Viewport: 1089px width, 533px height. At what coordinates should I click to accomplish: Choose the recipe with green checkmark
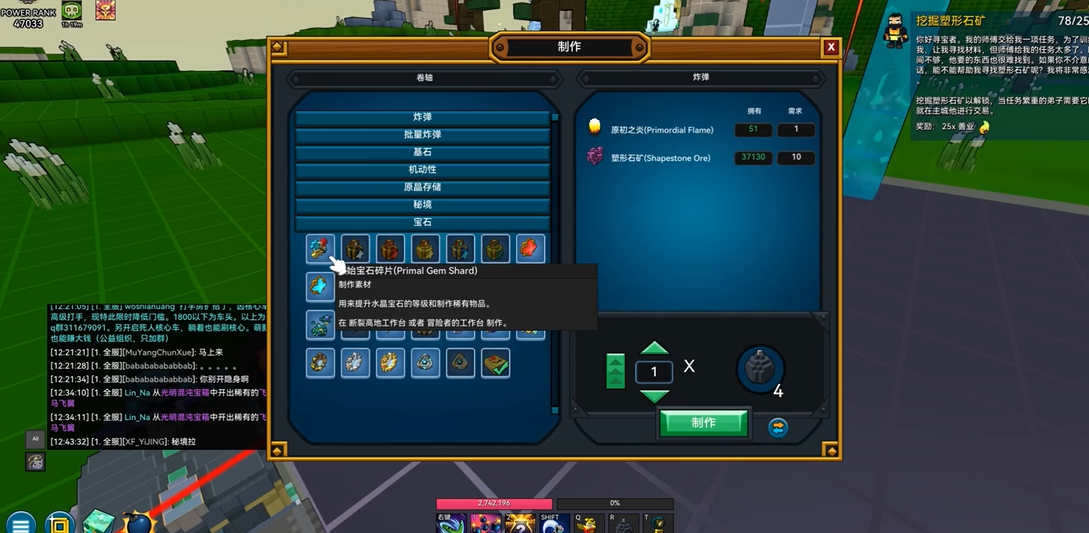[x=495, y=363]
